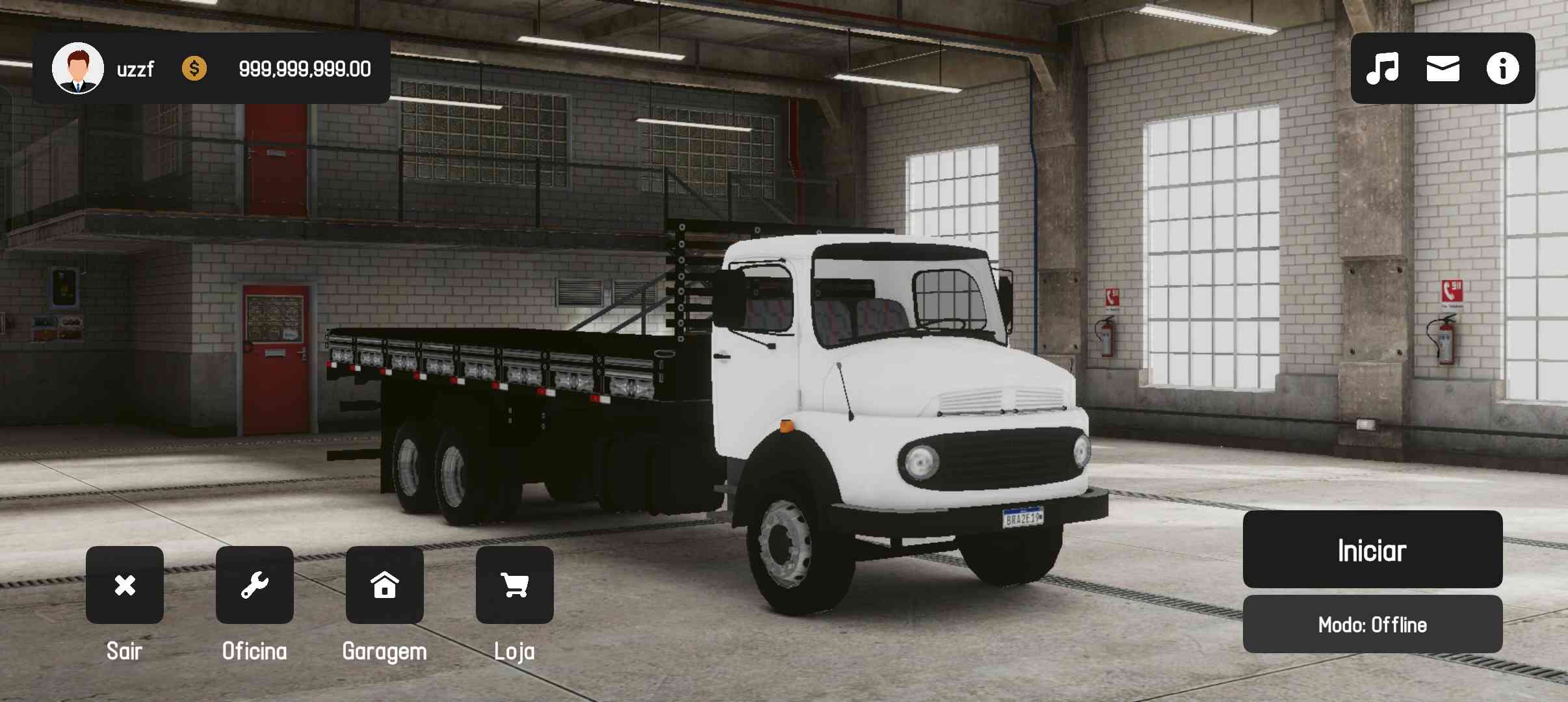Click the music note icon
1568x702 pixels.
1382,68
